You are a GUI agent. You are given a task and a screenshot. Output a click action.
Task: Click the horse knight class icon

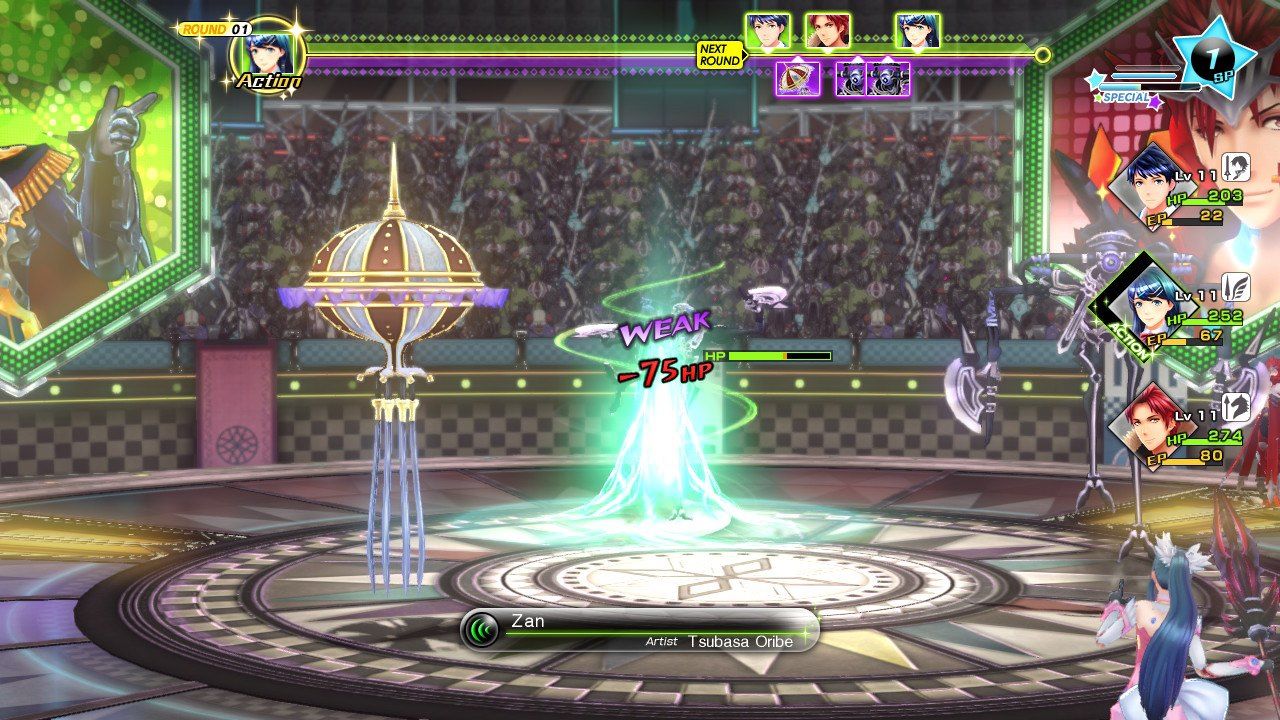pos(1237,405)
